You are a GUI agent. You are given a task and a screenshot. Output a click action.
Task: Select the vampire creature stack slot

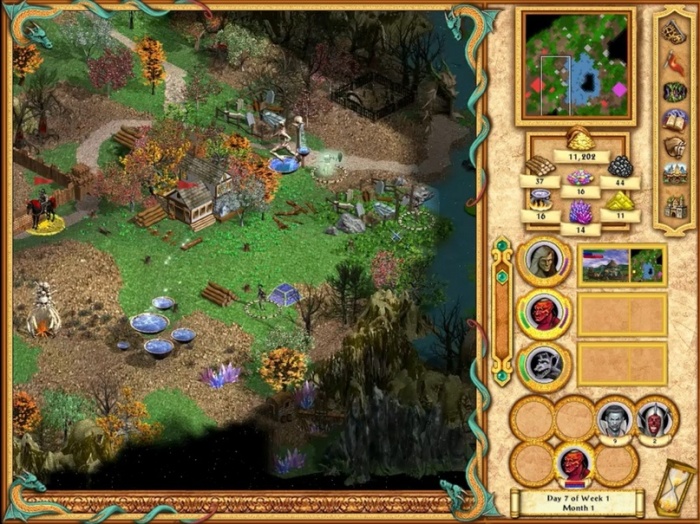(x=613, y=418)
